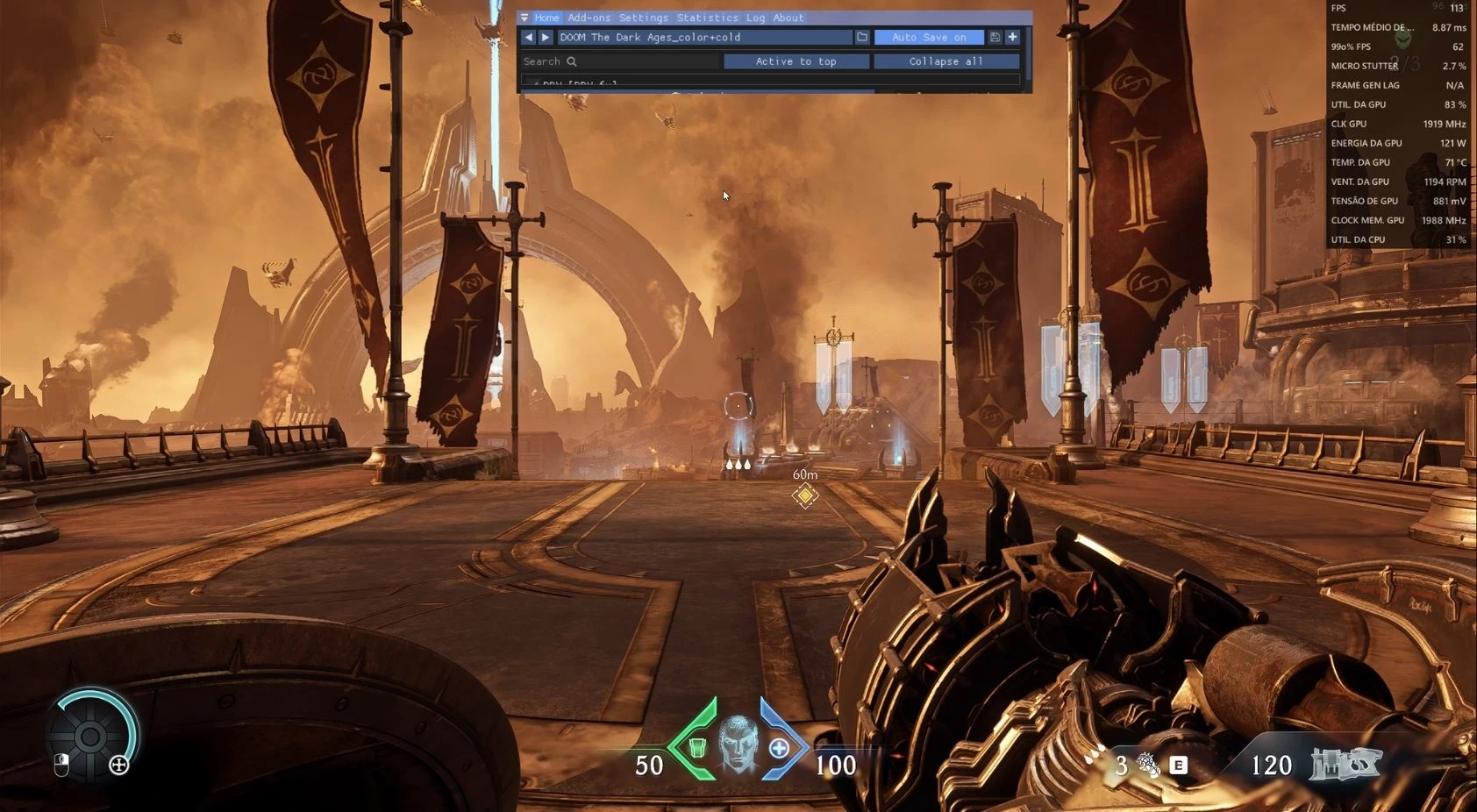Viewport: 1477px width, 812px height.
Task: Click the Slayer face portrait
Action: [x=738, y=745]
